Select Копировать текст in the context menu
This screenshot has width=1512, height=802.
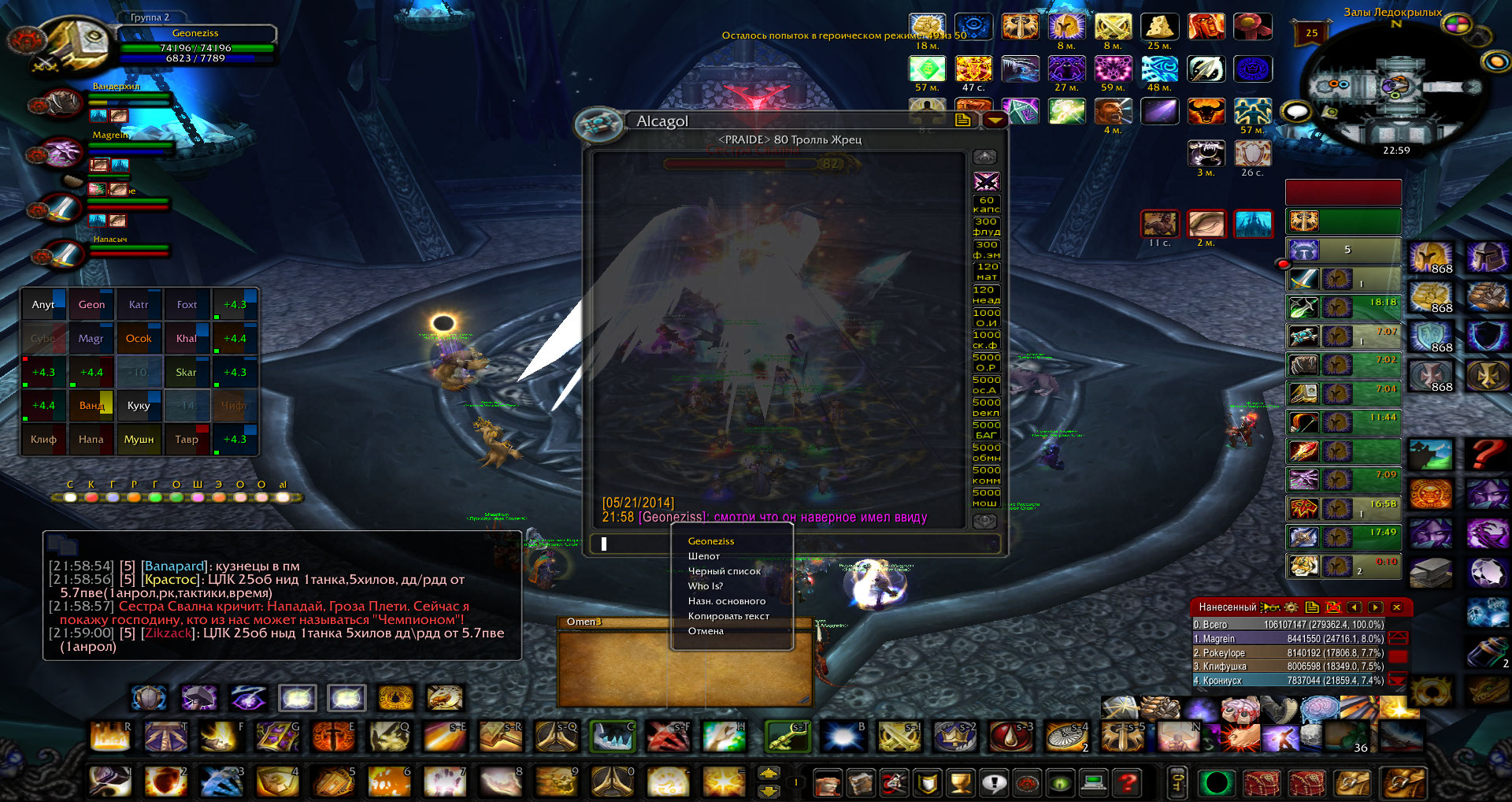click(x=728, y=616)
